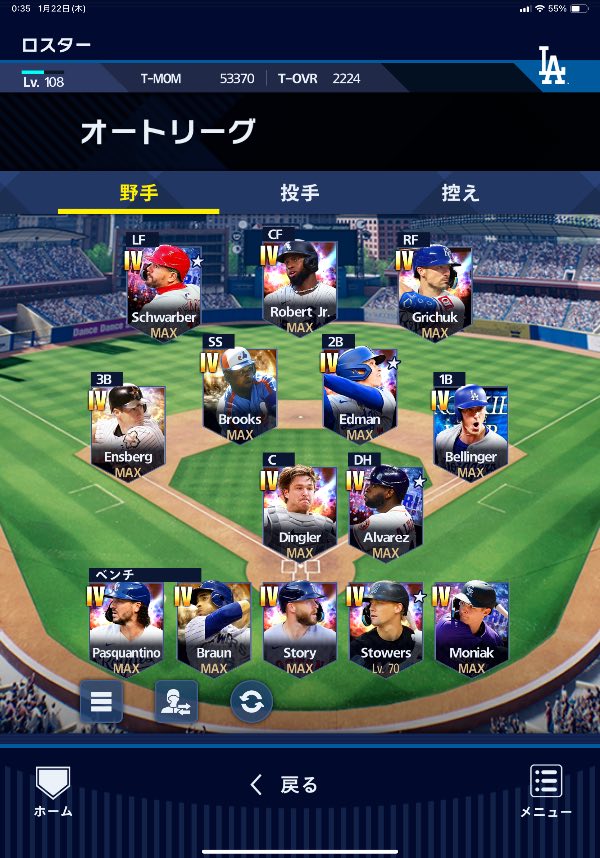Image resolution: width=600 pixels, height=858 pixels.
Task: Choose the Robert Jr. center field card
Action: [x=299, y=285]
